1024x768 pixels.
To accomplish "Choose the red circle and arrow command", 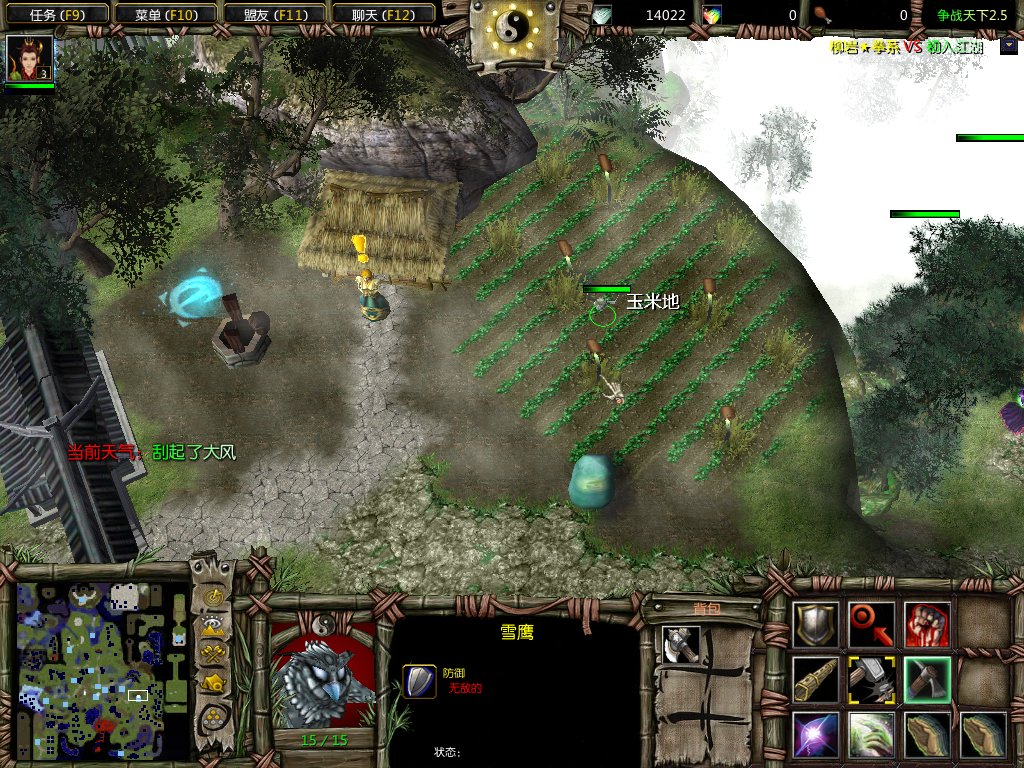I will (871, 624).
